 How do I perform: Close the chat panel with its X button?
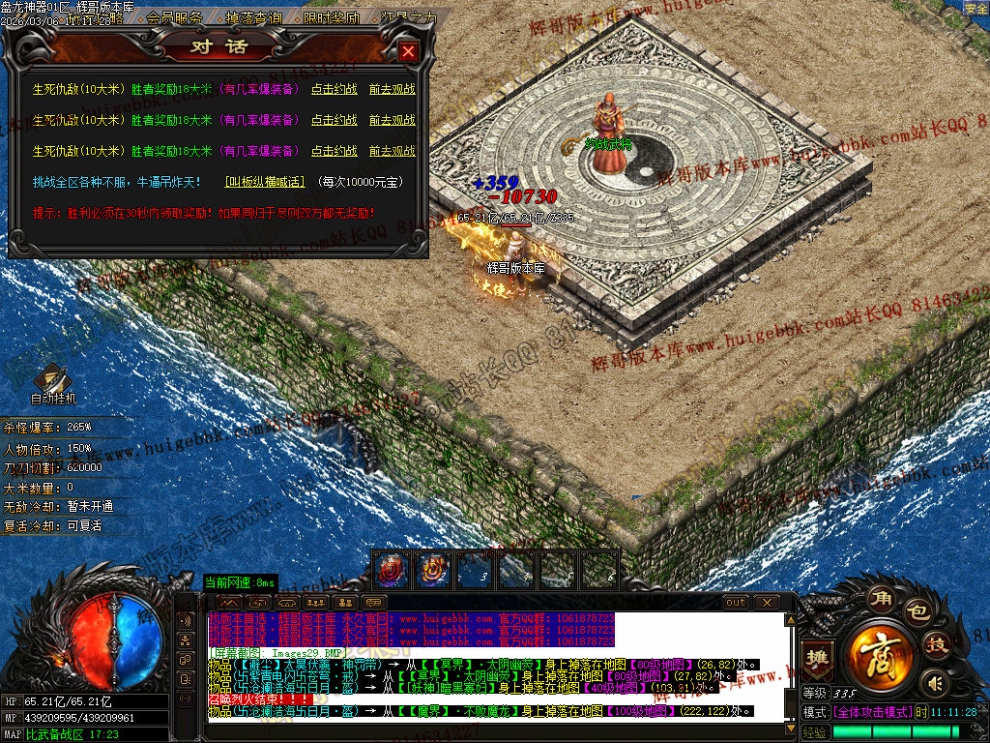pos(766,603)
